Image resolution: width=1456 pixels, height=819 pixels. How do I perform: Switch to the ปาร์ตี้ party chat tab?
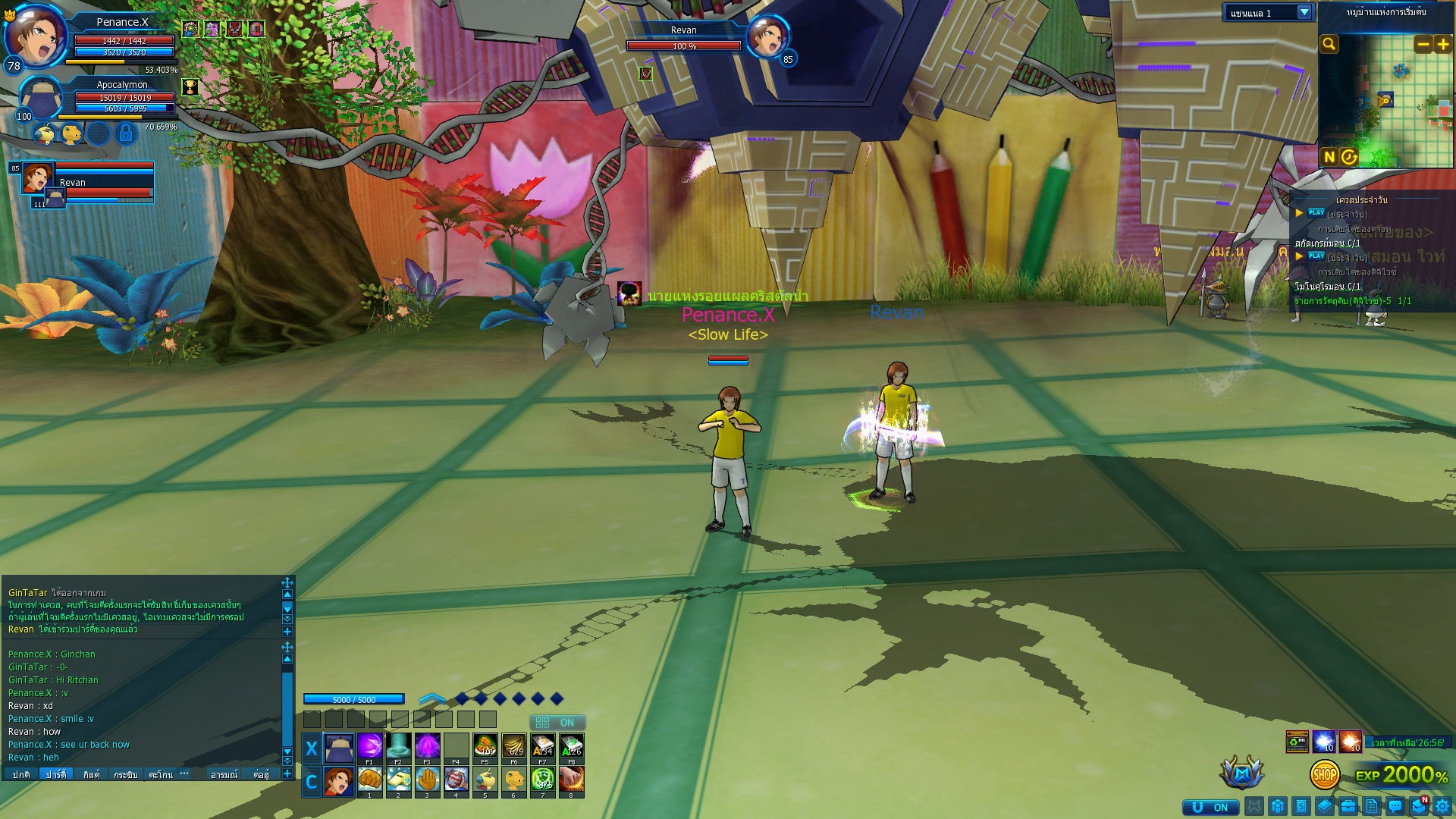tap(55, 774)
